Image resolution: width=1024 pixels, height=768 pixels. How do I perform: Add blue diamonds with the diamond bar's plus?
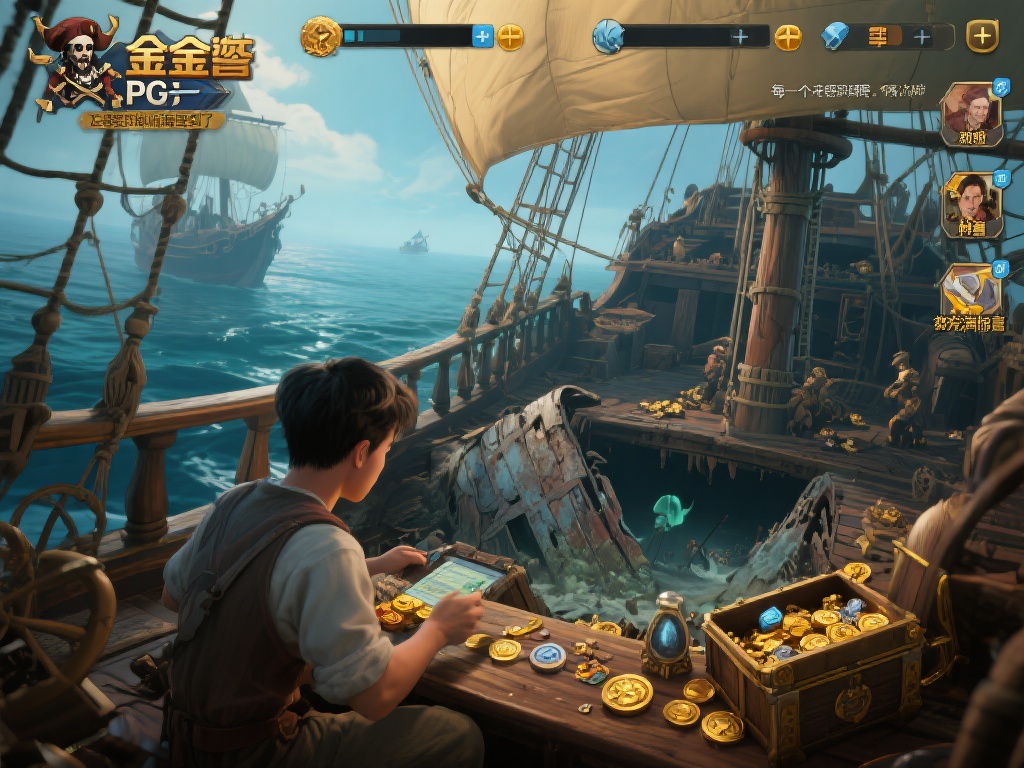(x=921, y=37)
